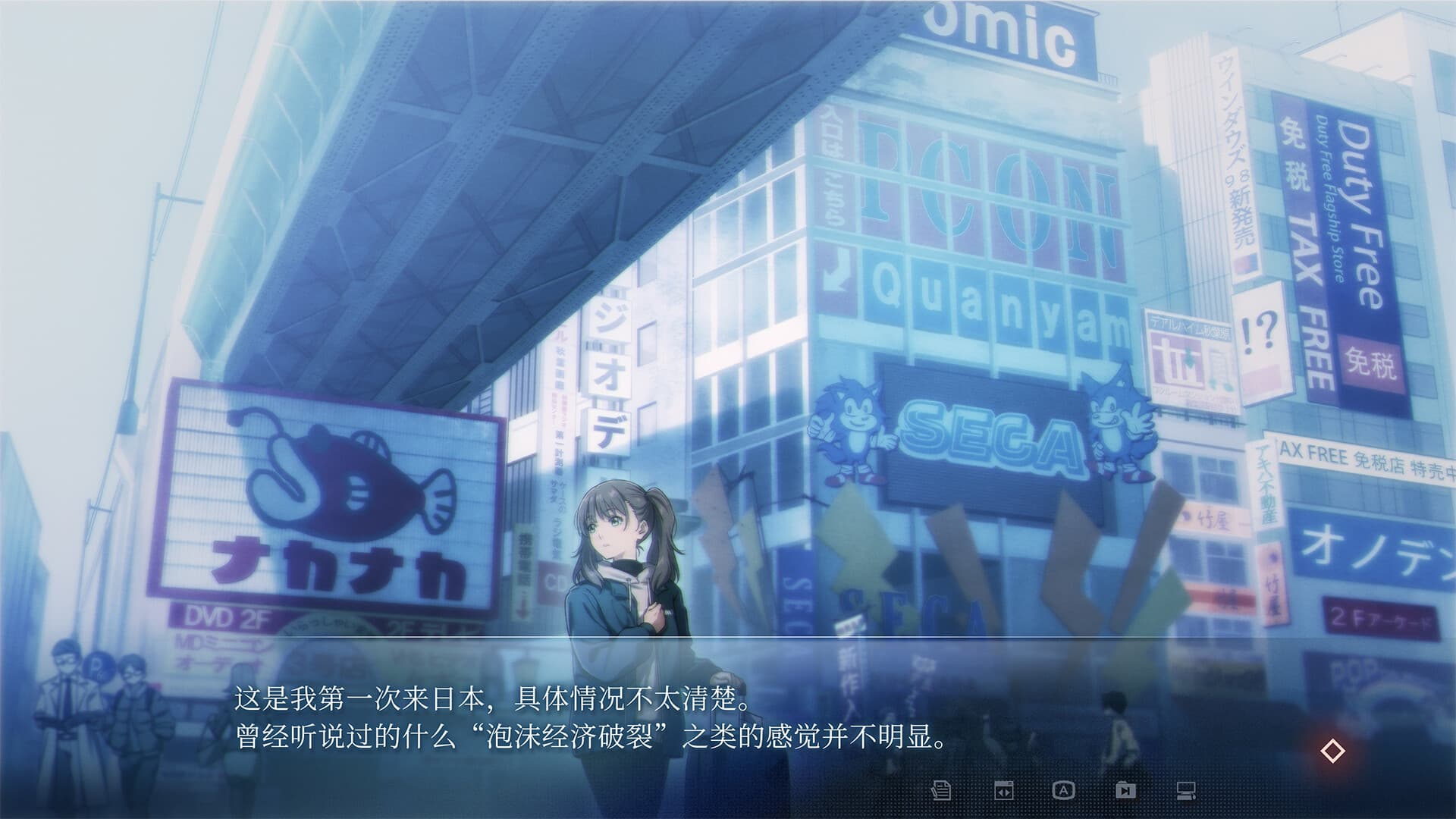Click the bottom toolbar icon strip
This screenshot has height=819, width=1456.
(x=1065, y=790)
